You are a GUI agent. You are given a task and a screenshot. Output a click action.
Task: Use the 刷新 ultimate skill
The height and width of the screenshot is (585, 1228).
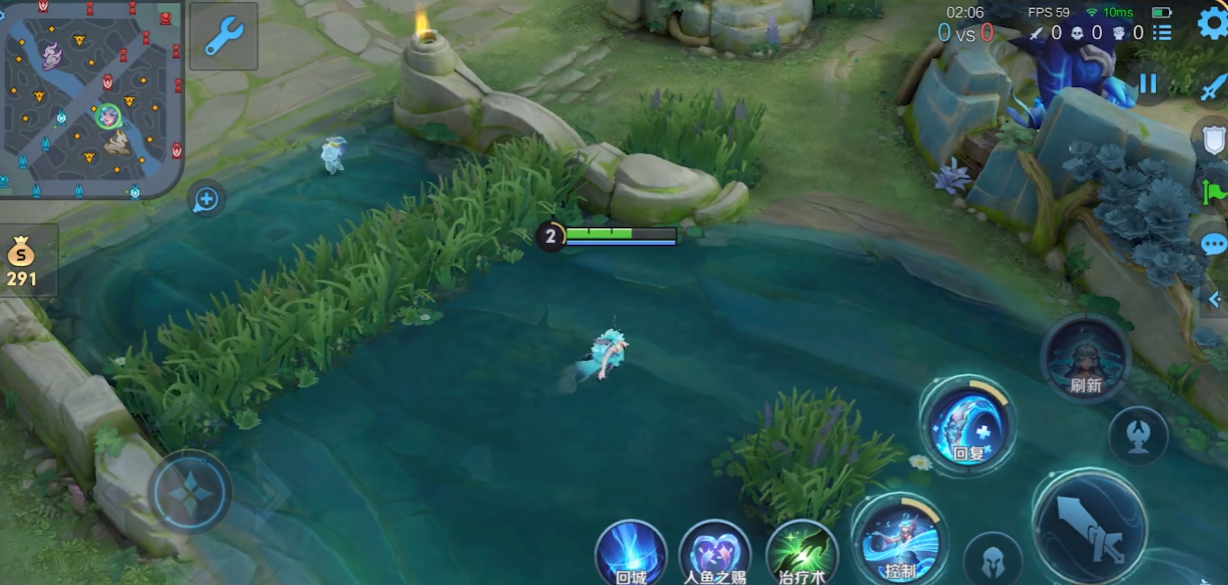coord(1085,358)
